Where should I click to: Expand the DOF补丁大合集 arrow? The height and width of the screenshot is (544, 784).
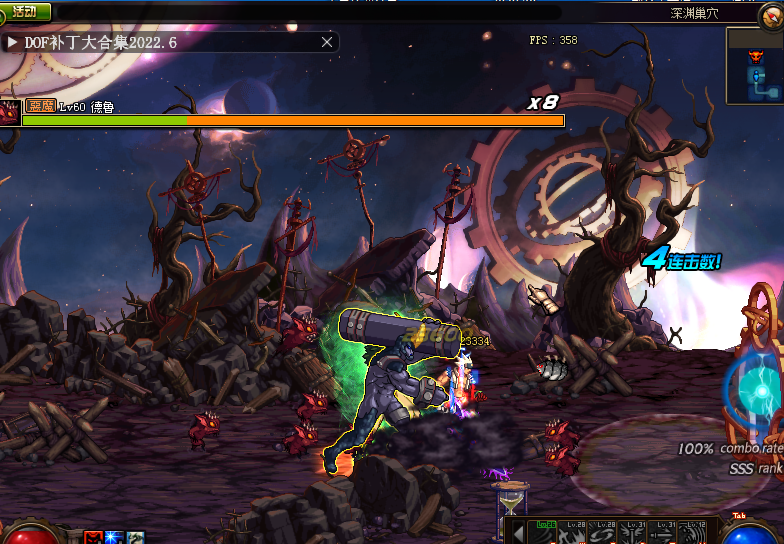point(13,43)
